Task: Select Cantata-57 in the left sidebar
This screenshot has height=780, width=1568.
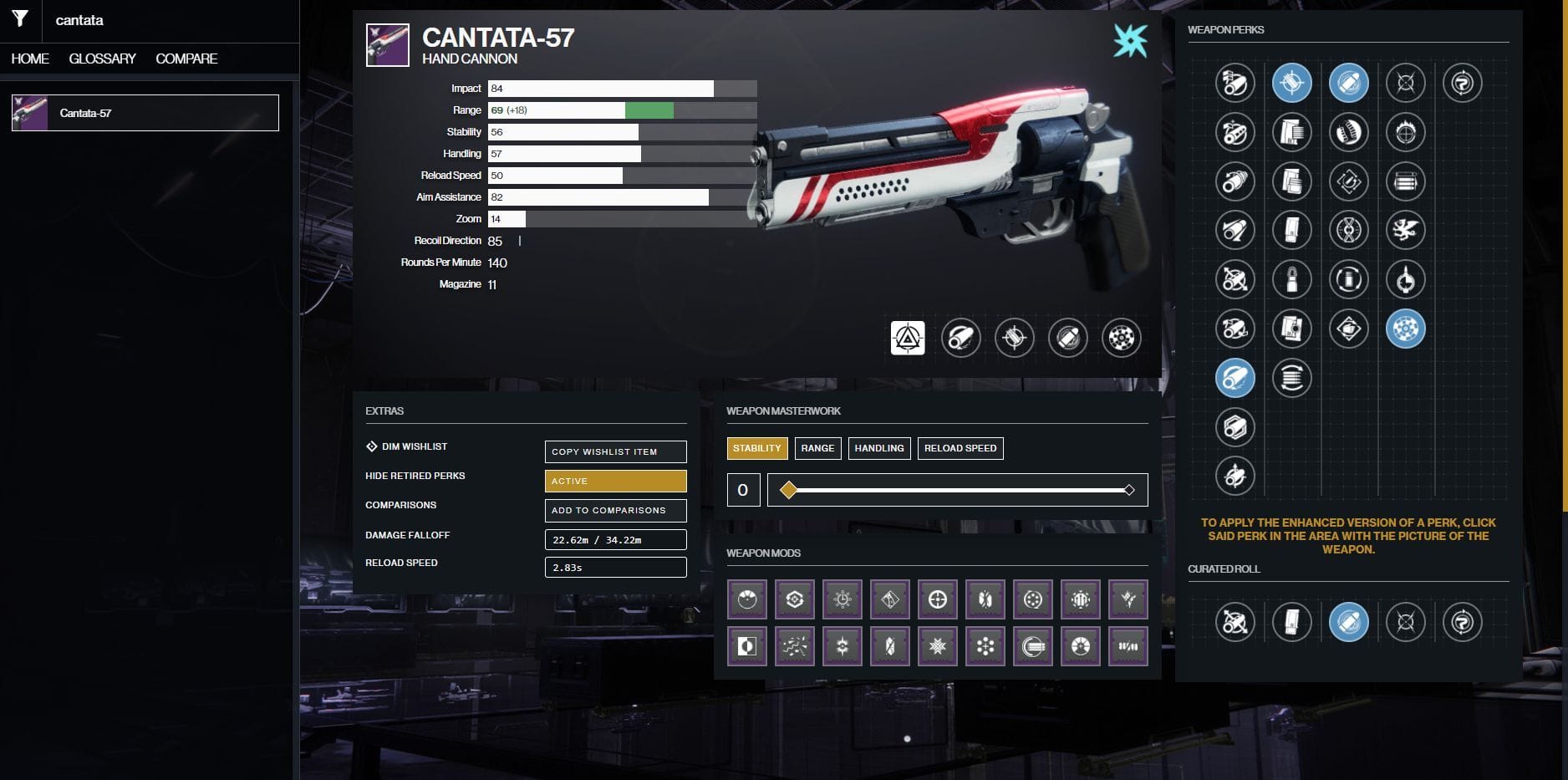Action: (144, 112)
